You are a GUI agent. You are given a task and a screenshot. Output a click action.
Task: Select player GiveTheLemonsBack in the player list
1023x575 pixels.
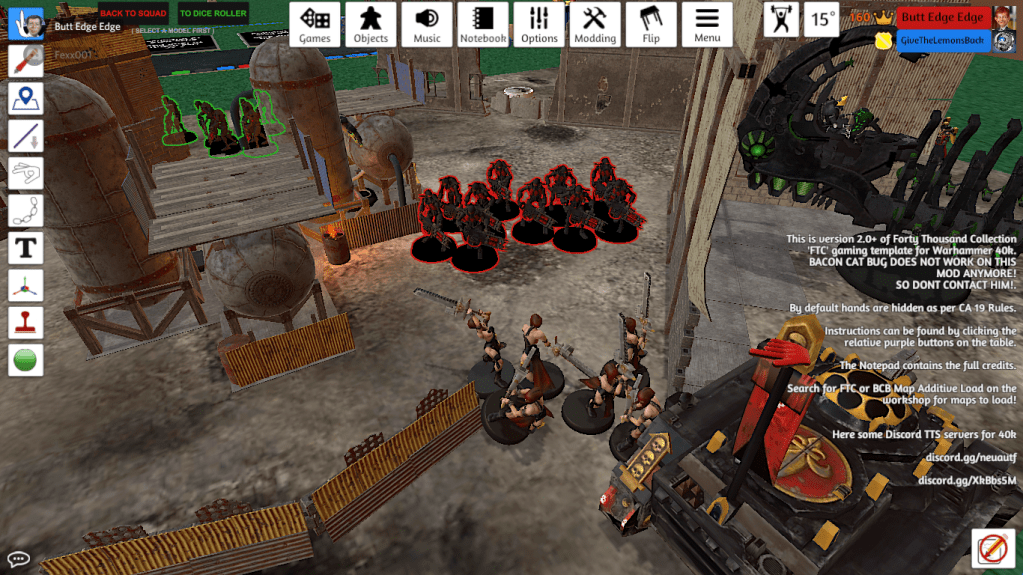click(x=942, y=40)
